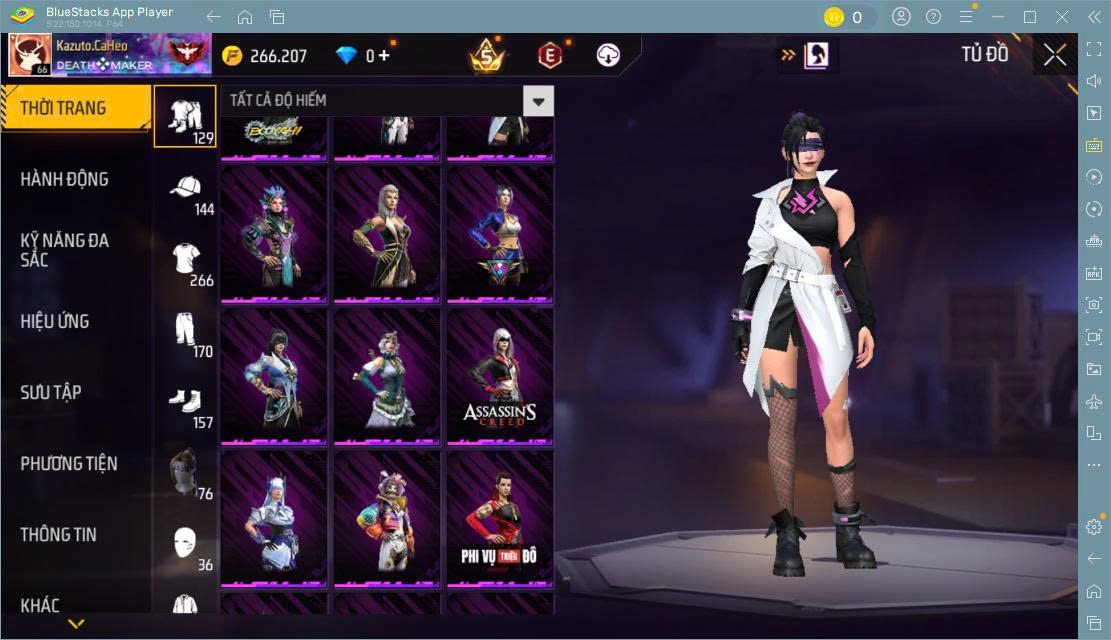Open the KỸ NĂNG ĐA SẮC tab
The height and width of the screenshot is (640, 1111).
[x=65, y=250]
